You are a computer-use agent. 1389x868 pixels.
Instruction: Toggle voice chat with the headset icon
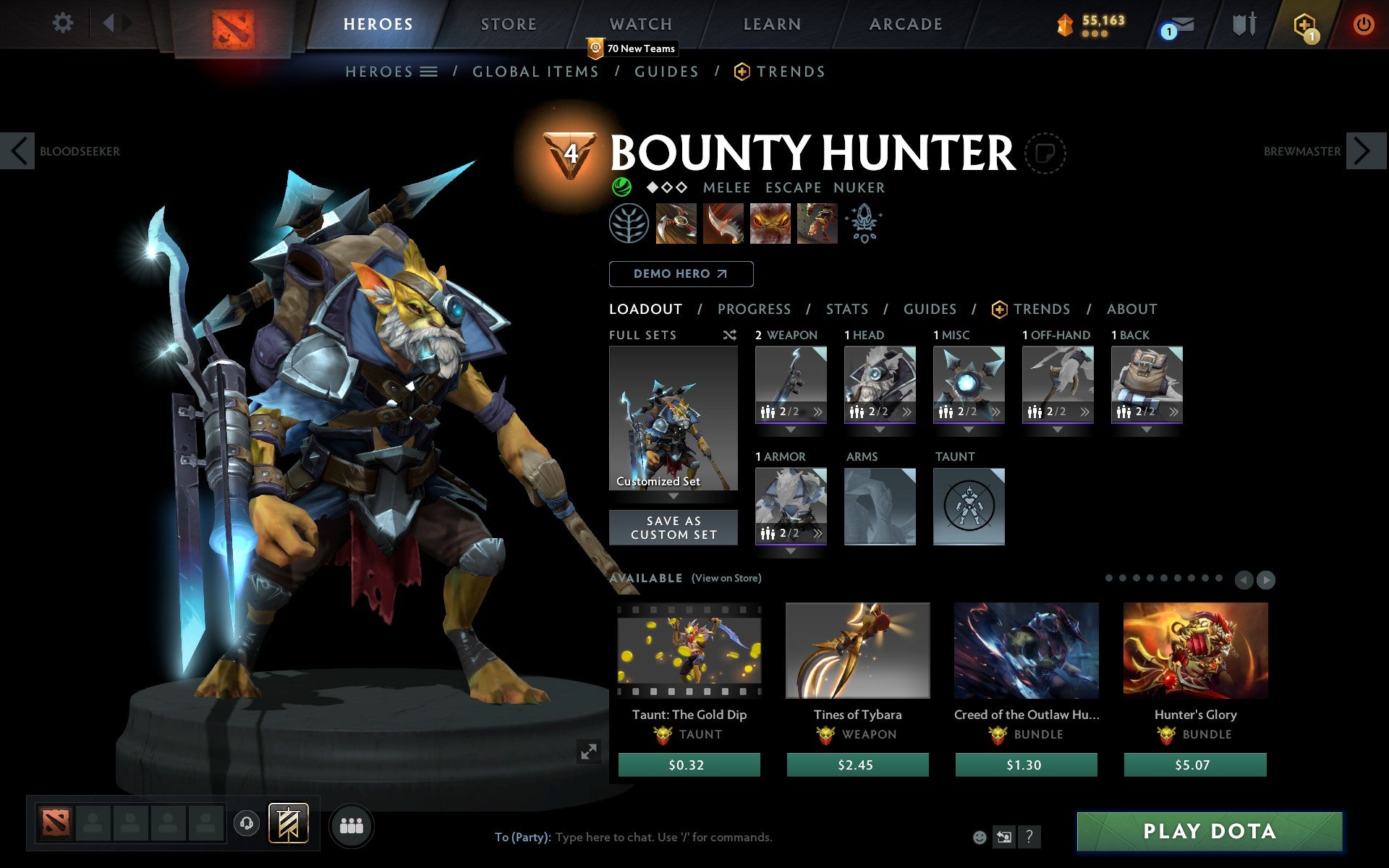click(248, 823)
